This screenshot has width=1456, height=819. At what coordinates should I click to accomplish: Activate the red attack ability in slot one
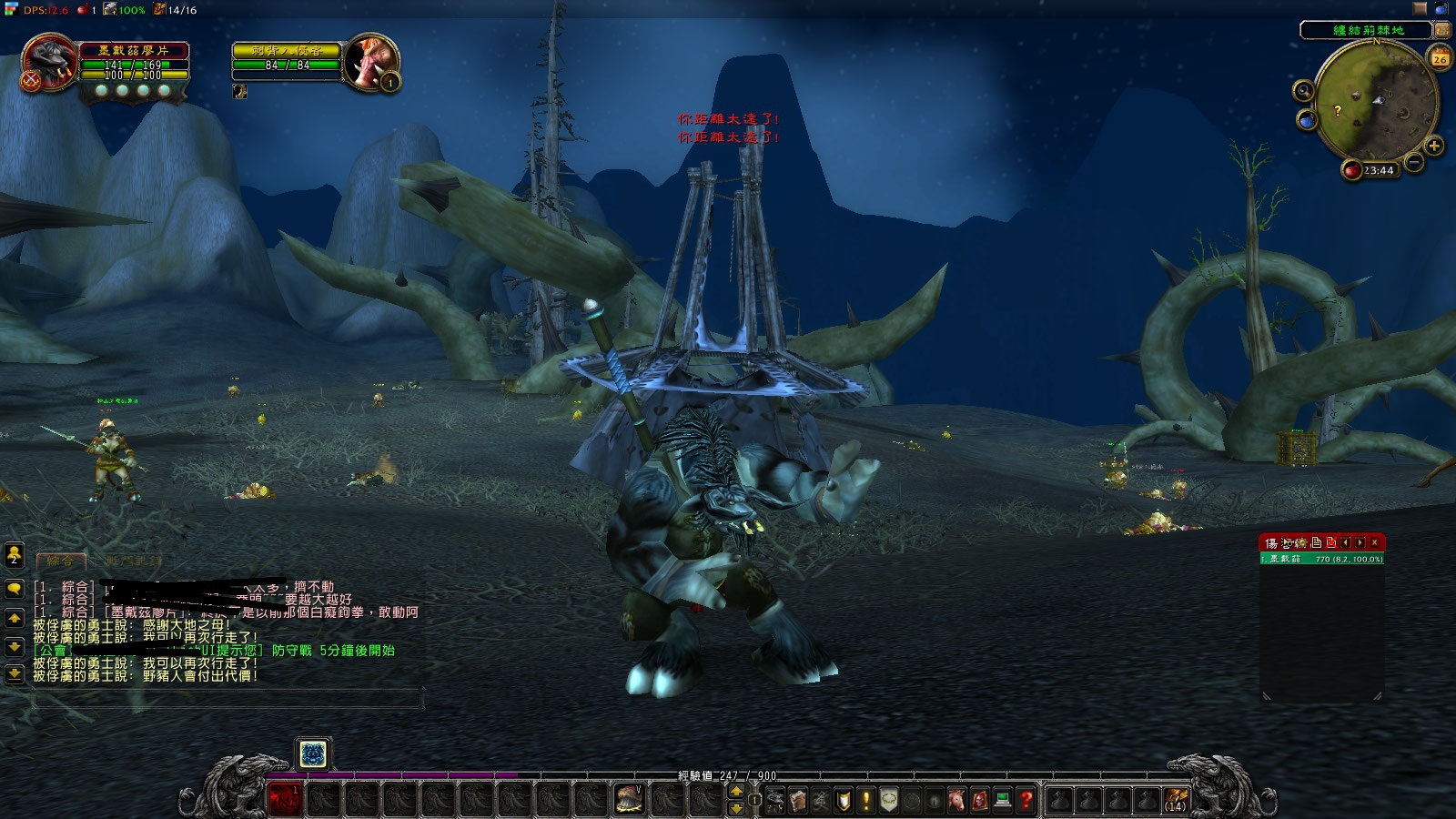coord(284,800)
